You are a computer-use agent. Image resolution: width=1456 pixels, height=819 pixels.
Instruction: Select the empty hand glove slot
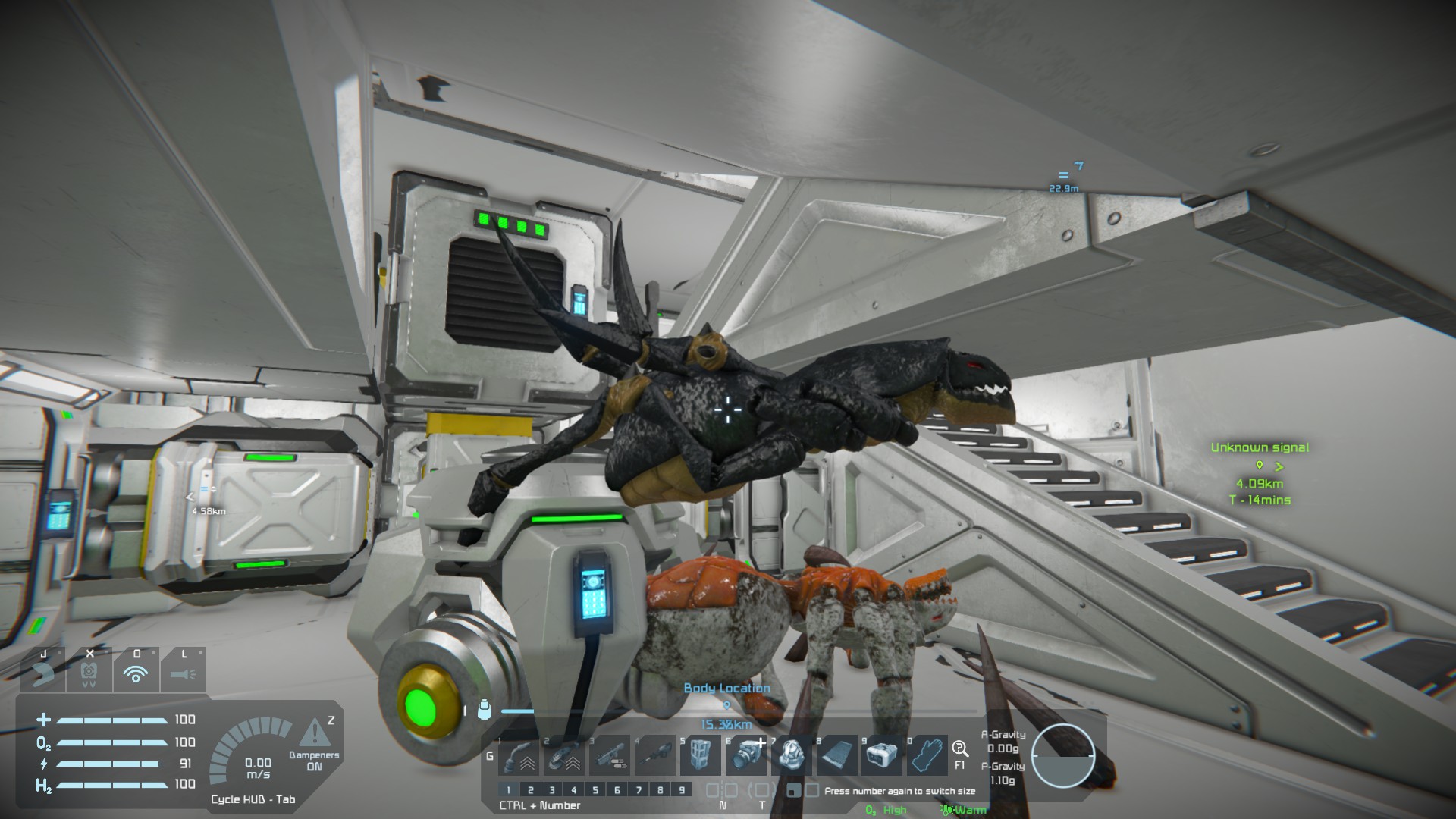point(927,756)
